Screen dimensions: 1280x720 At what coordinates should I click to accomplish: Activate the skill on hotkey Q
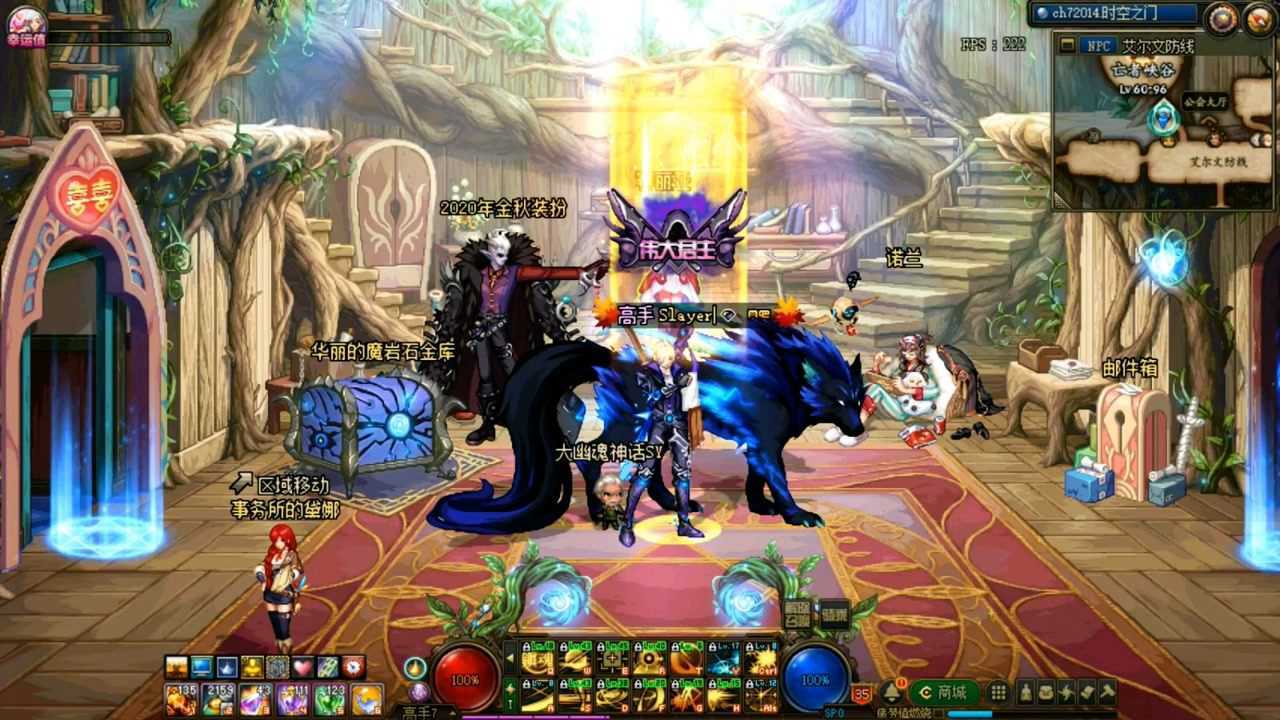tap(538, 661)
